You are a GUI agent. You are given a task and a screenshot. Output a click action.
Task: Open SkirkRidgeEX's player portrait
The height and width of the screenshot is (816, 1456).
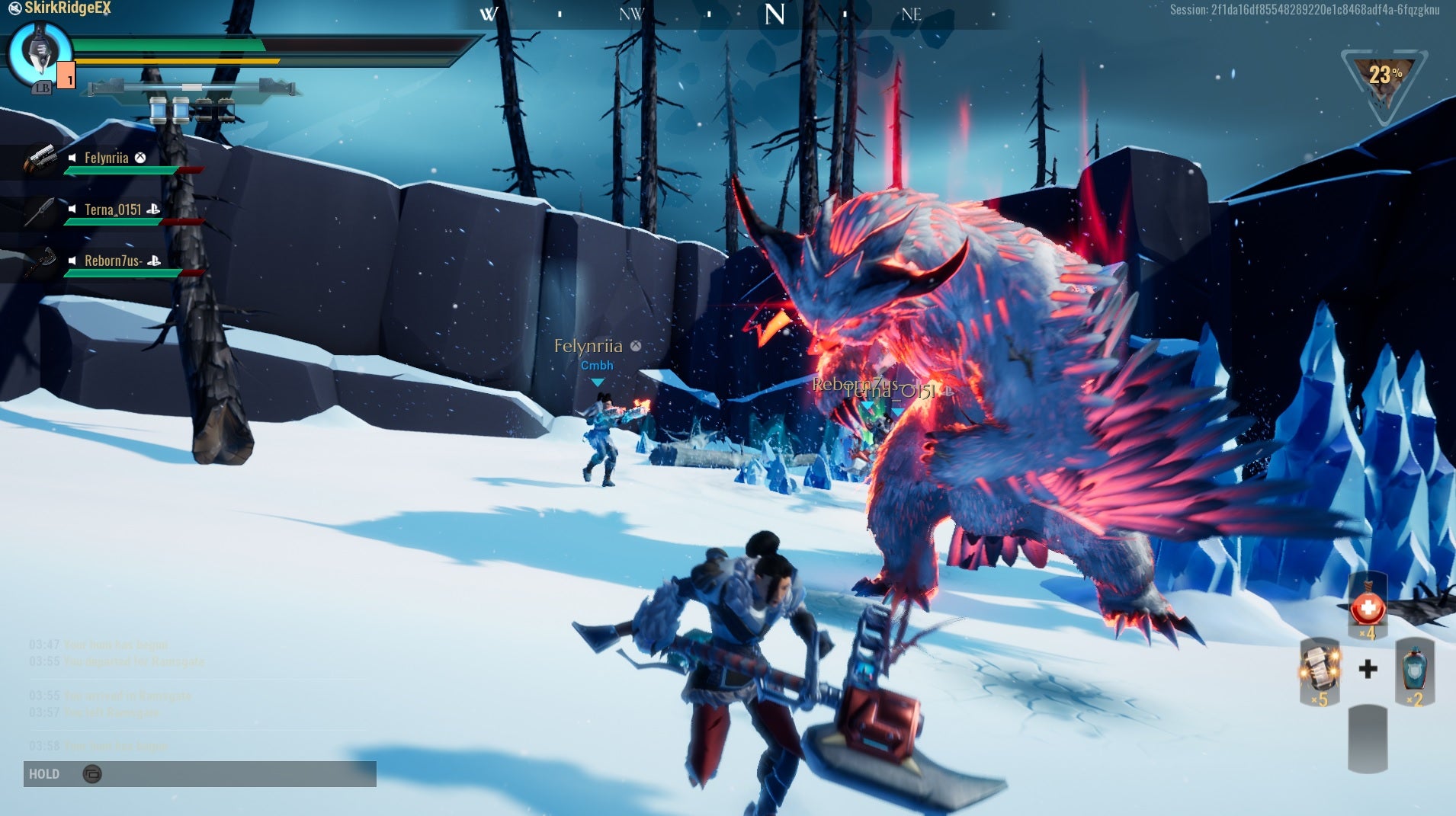[40, 53]
